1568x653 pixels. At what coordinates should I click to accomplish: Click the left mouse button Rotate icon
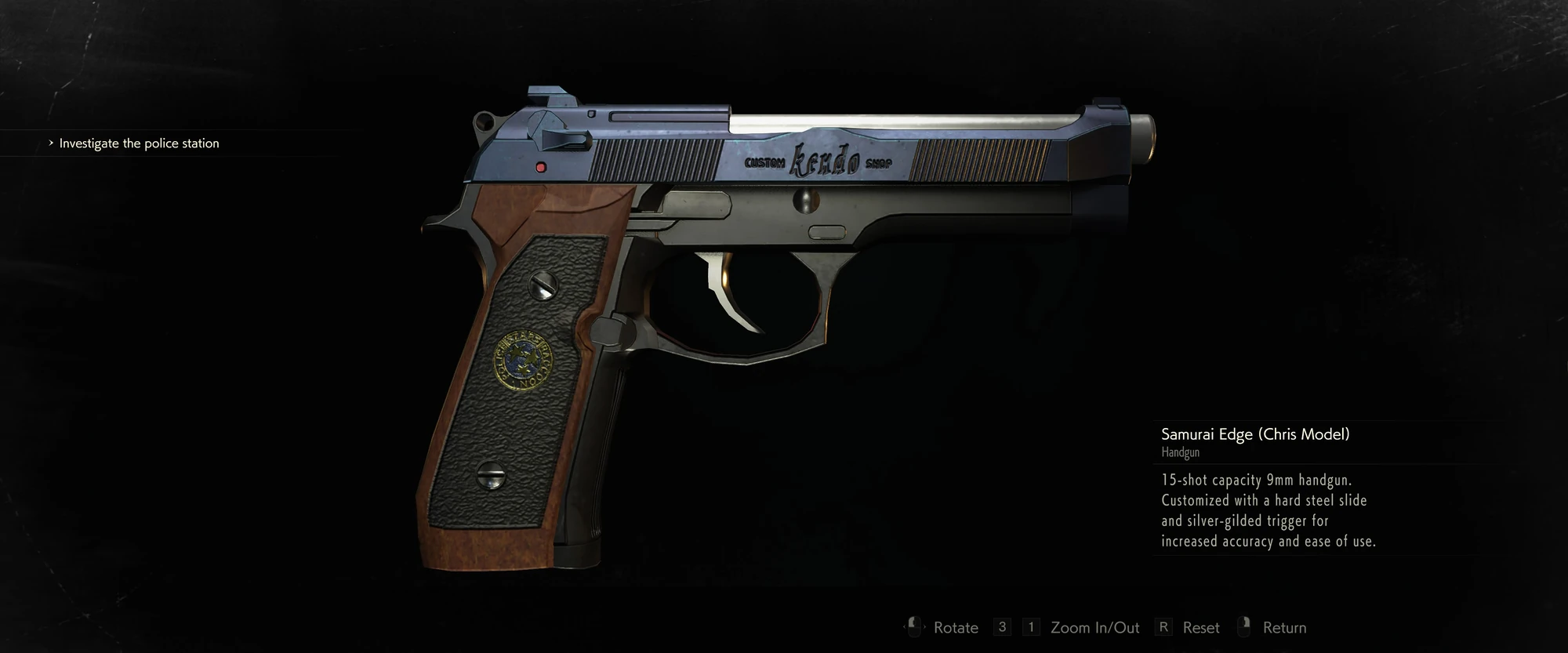point(913,626)
